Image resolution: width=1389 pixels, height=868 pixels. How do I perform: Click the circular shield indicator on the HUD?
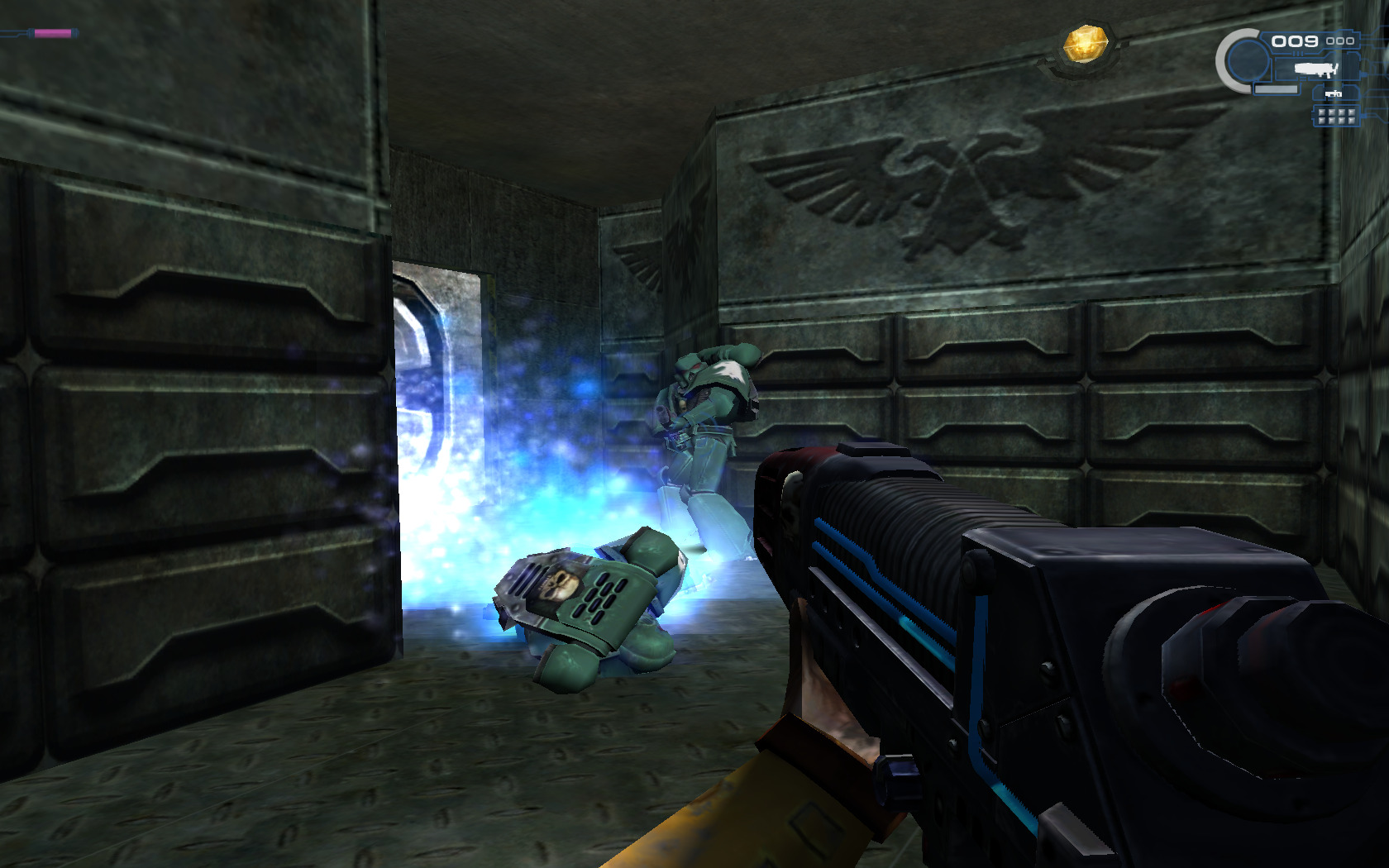[1248, 60]
